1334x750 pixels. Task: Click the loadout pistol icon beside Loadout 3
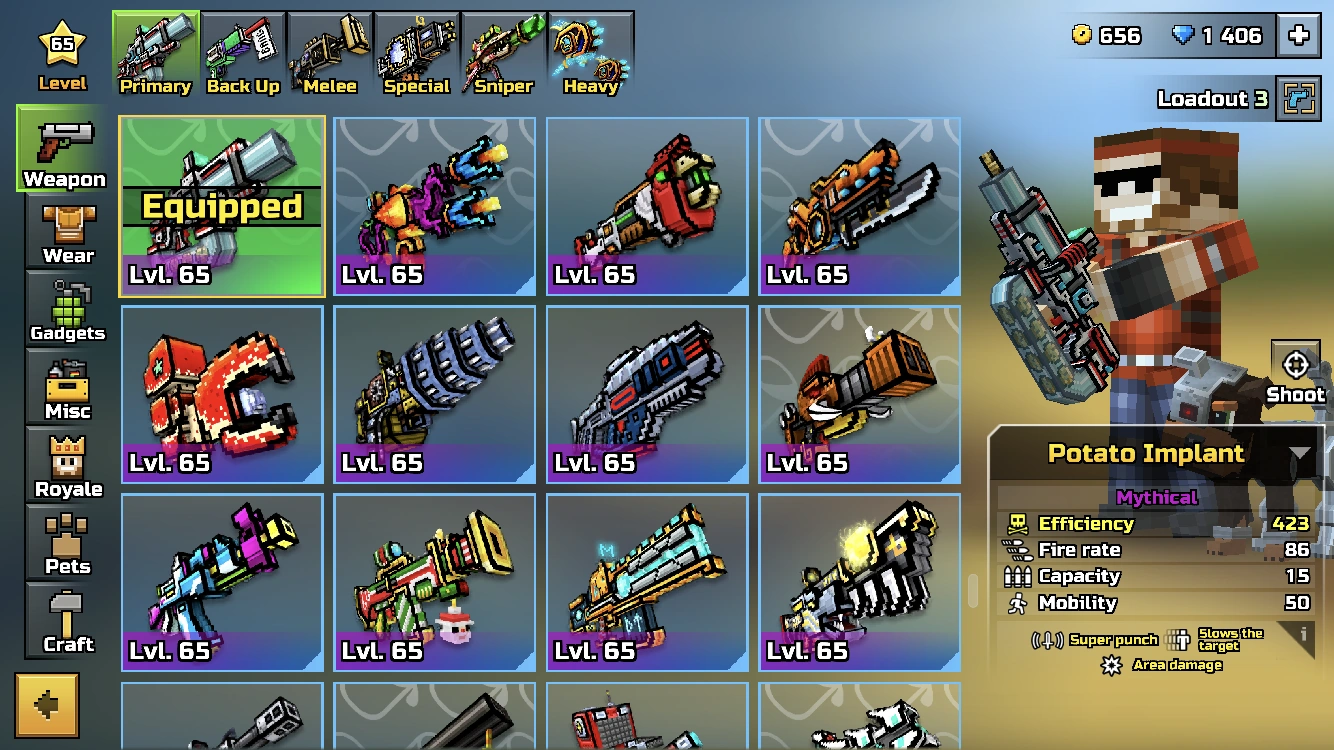coord(1299,98)
